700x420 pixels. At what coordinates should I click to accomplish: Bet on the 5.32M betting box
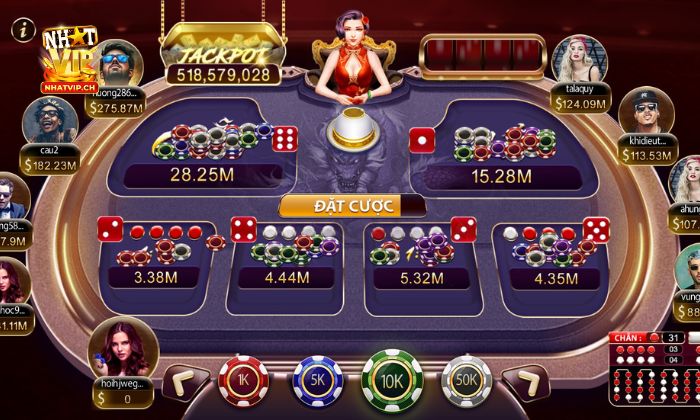coord(418,255)
